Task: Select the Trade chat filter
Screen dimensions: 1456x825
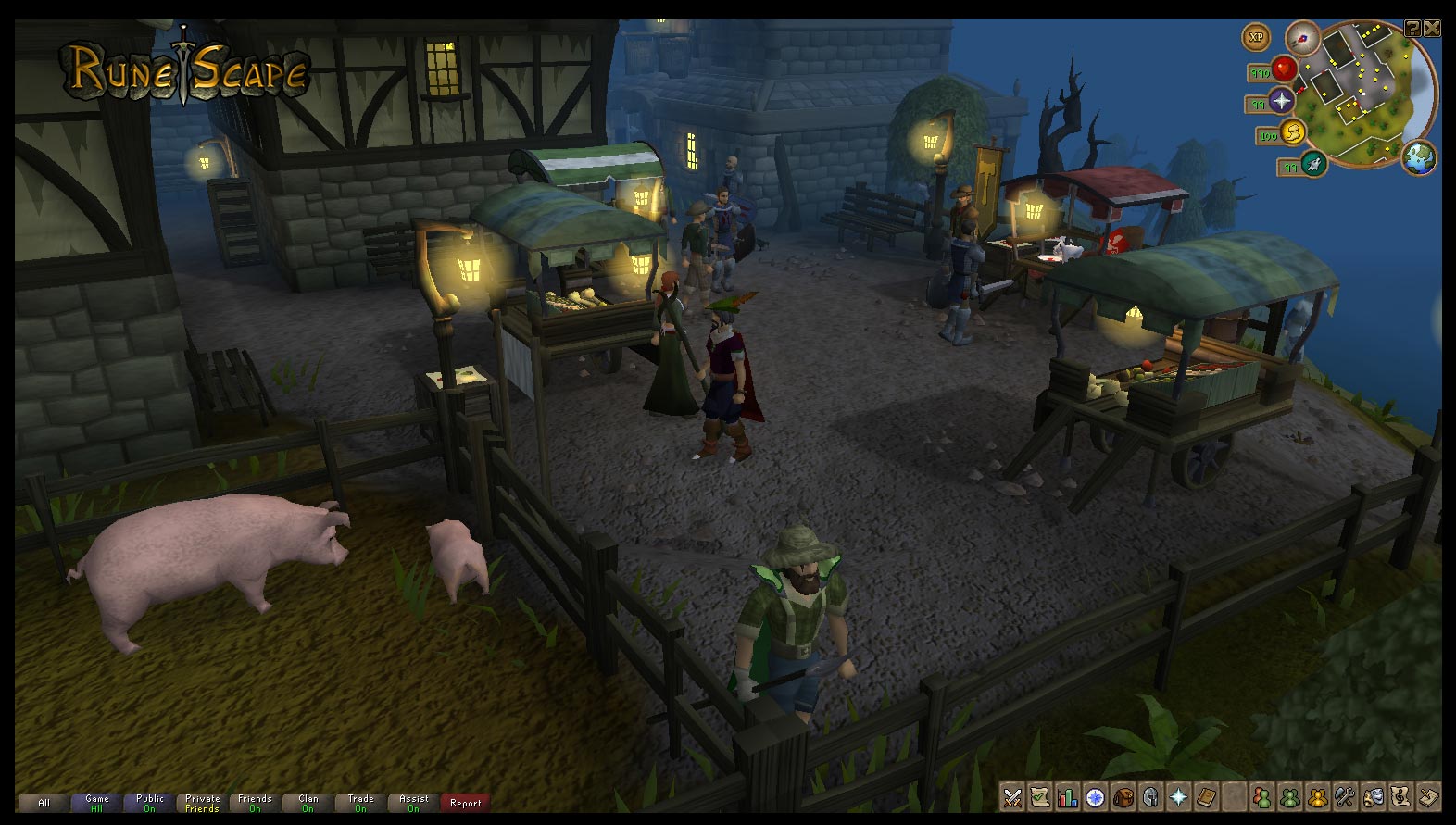Action: [x=360, y=803]
